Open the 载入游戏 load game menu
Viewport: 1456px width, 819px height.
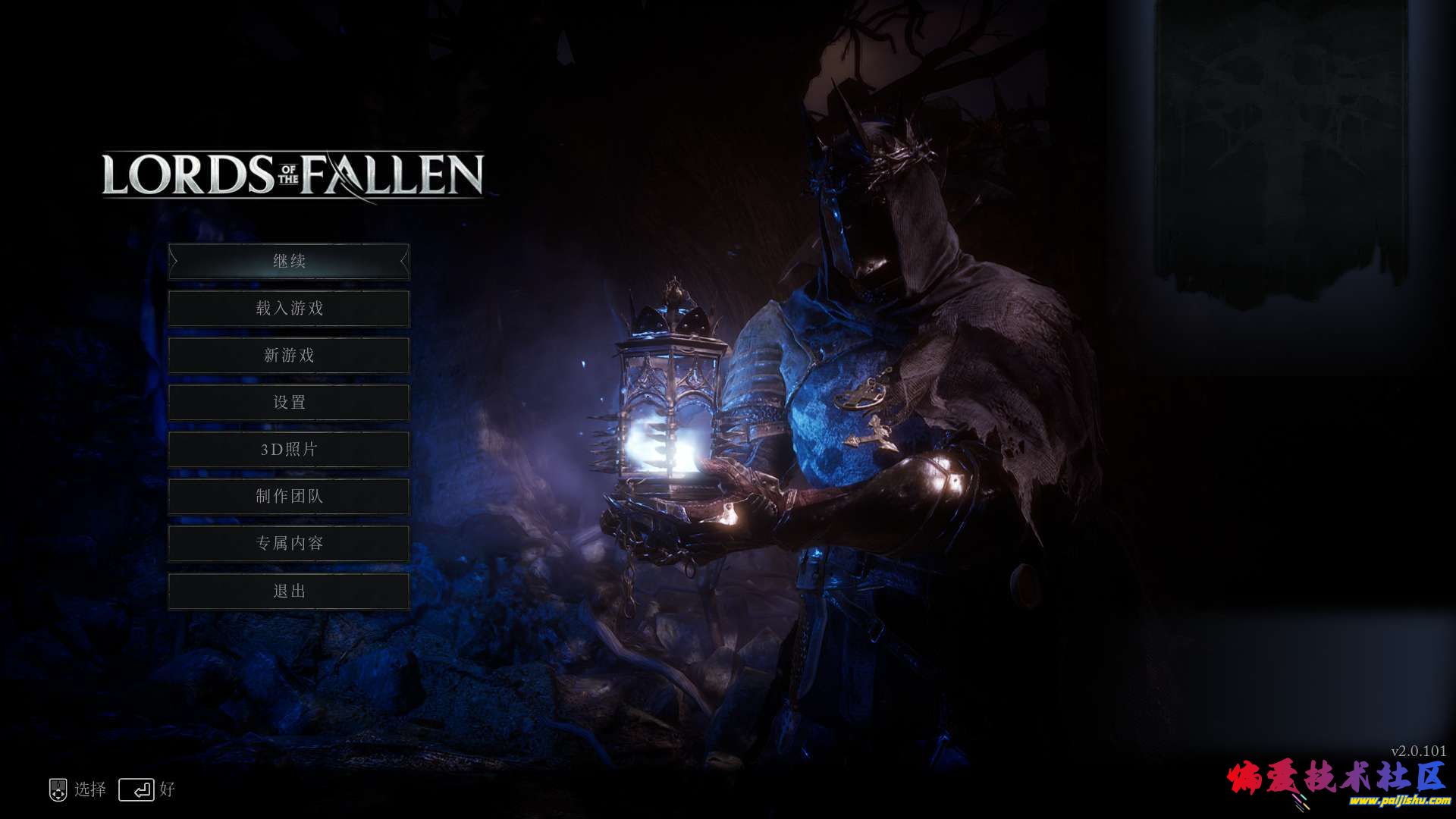[x=289, y=309]
